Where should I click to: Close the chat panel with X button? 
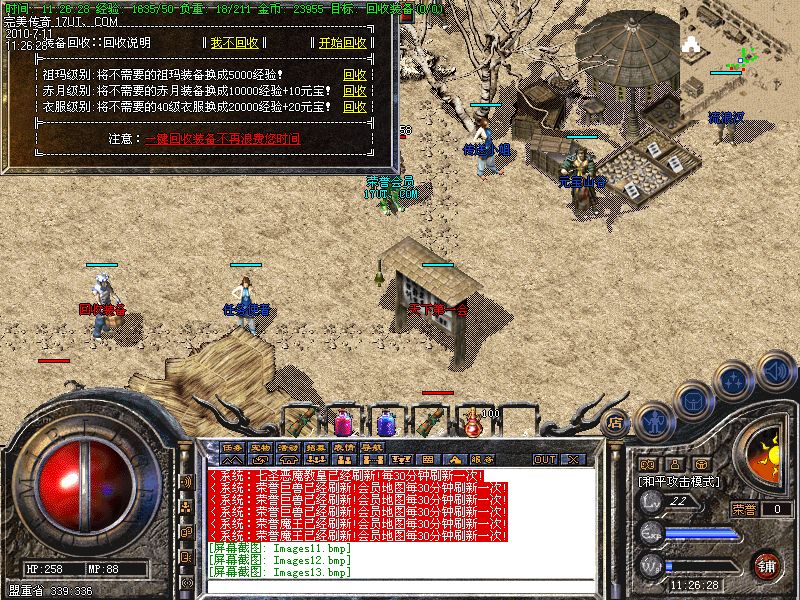pos(572,460)
